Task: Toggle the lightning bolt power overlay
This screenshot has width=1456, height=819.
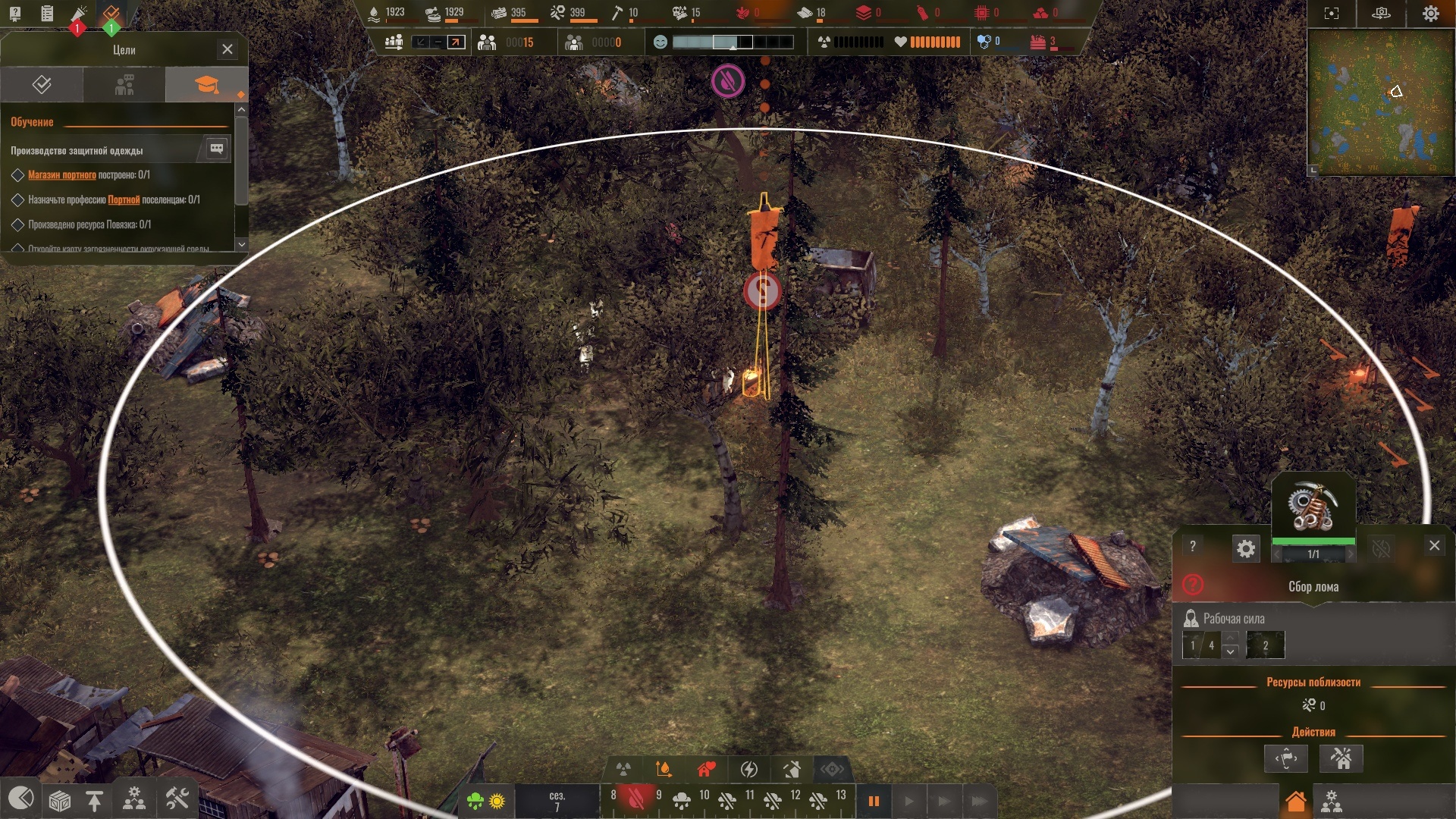Action: [748, 770]
